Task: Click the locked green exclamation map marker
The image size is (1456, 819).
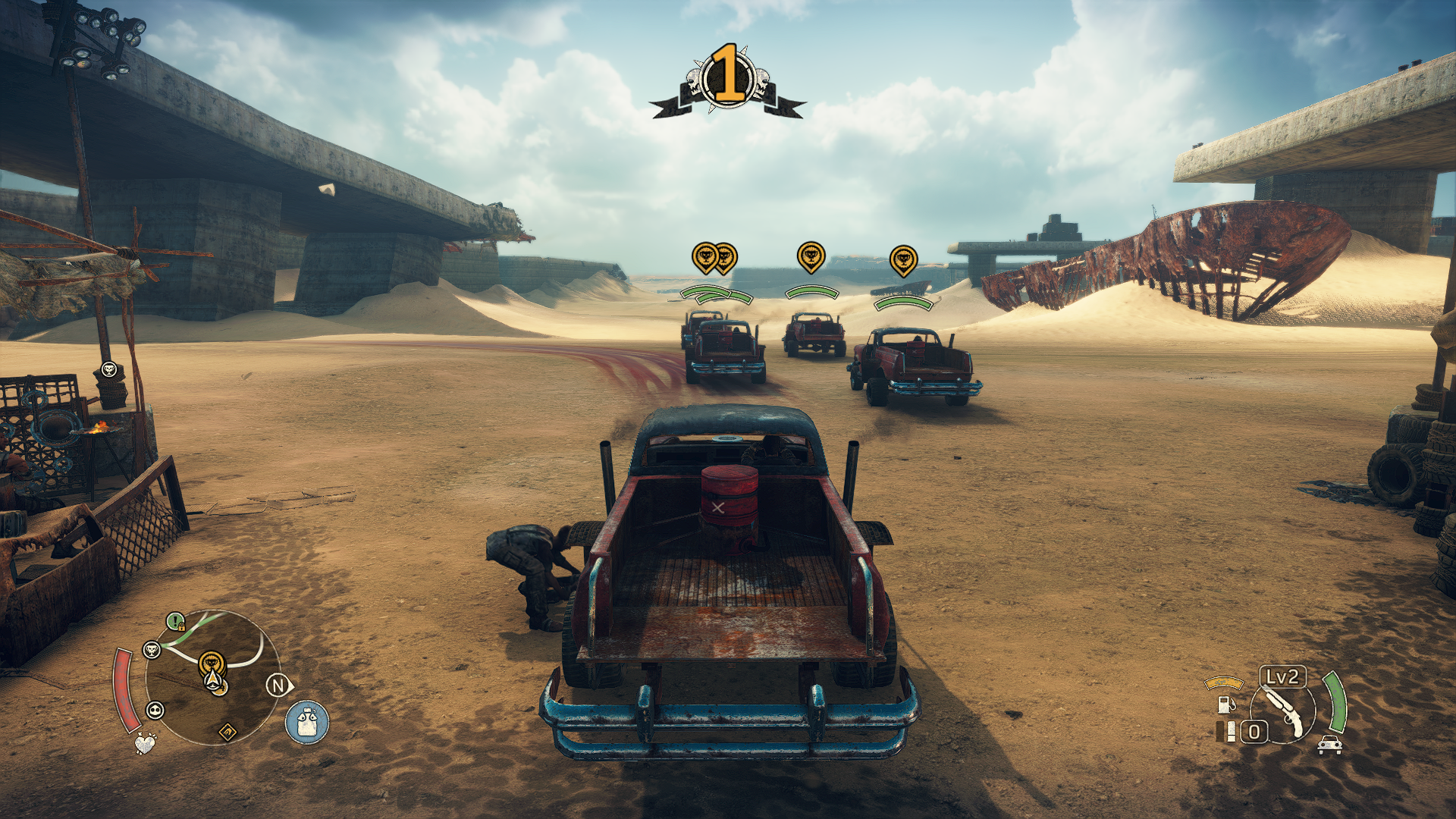Action: [x=176, y=623]
